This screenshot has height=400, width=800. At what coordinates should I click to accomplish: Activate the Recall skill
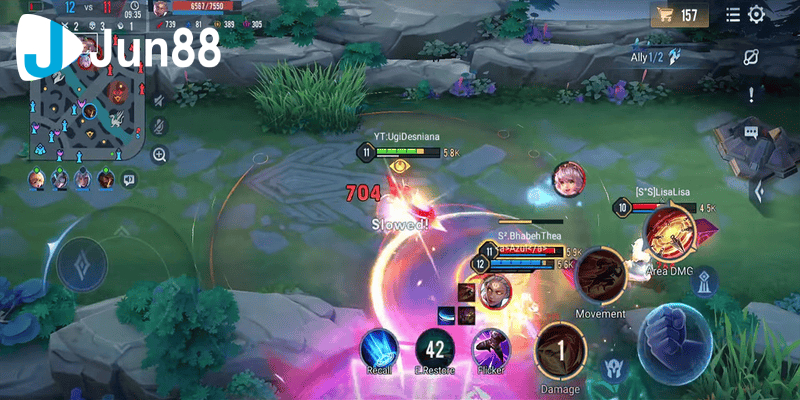click(x=379, y=346)
